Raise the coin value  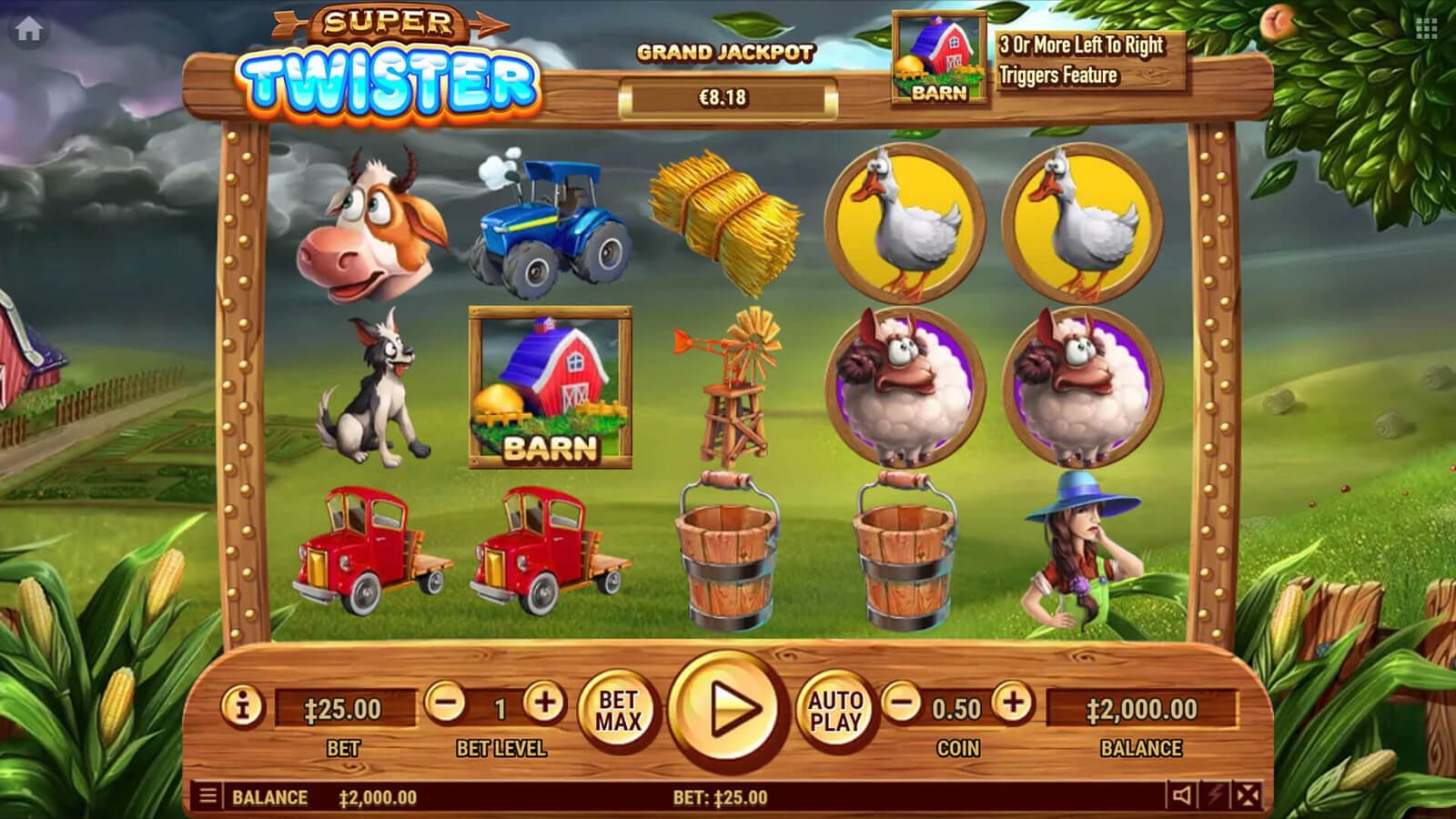coord(1013,703)
